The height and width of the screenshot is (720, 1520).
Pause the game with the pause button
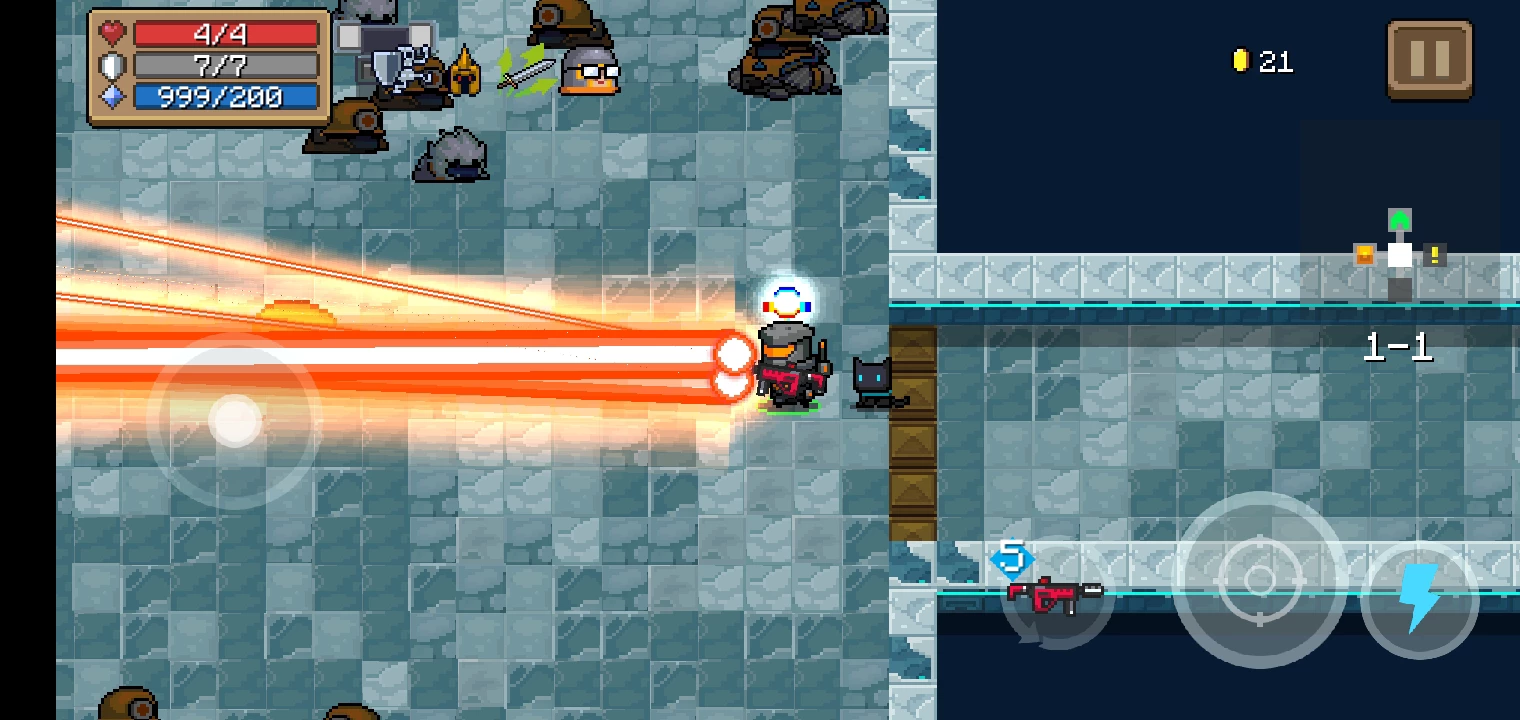point(1429,60)
